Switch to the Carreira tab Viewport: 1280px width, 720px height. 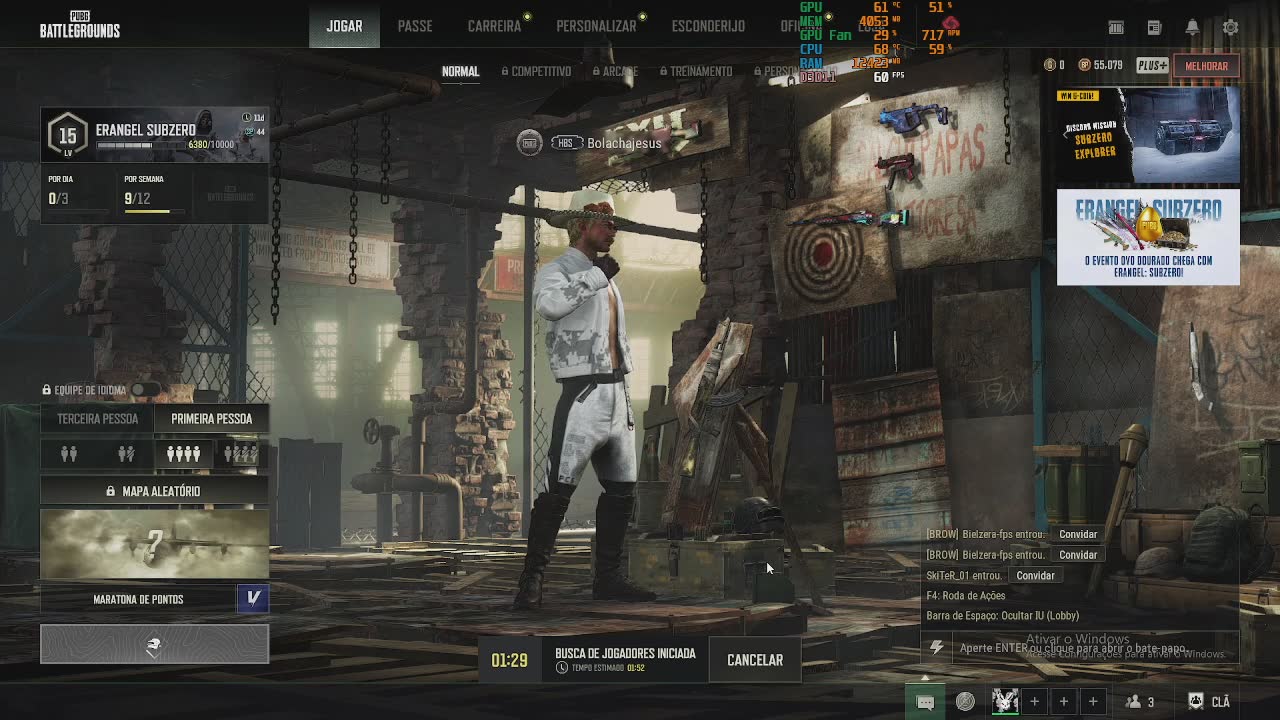tap(494, 26)
